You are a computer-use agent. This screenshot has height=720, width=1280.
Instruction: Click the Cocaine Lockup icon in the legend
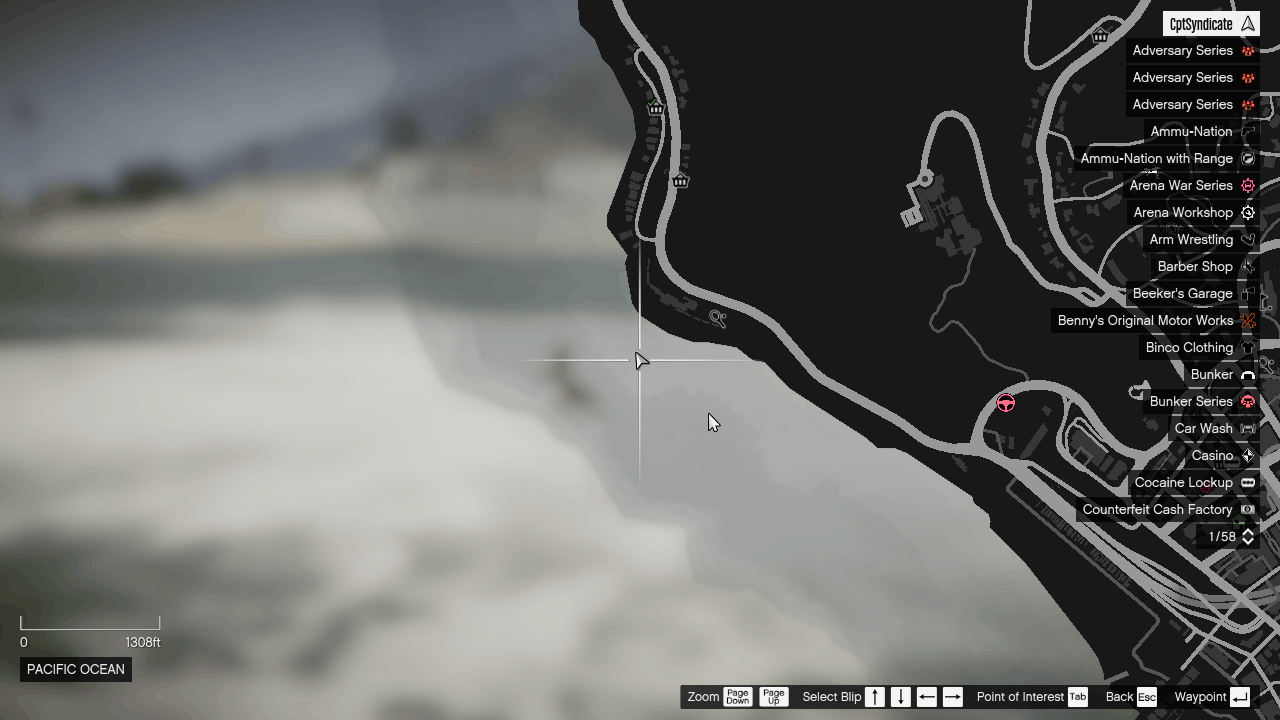pos(1247,482)
